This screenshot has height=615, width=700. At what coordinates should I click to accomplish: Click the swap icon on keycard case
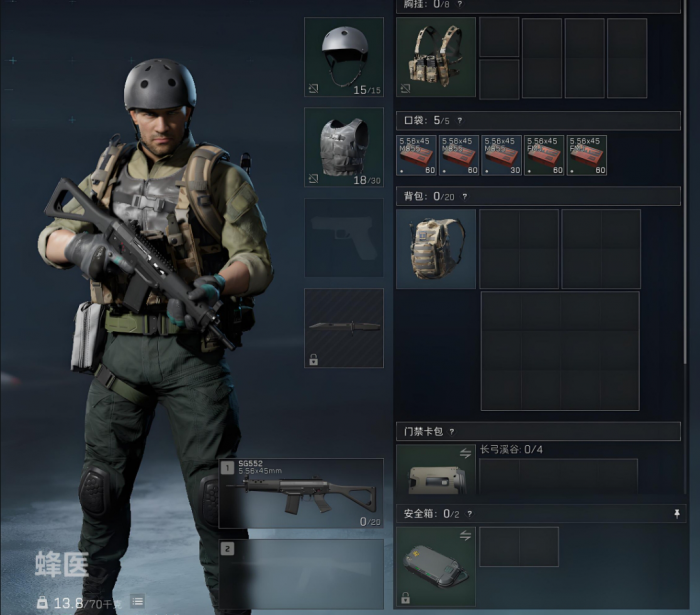[x=464, y=453]
